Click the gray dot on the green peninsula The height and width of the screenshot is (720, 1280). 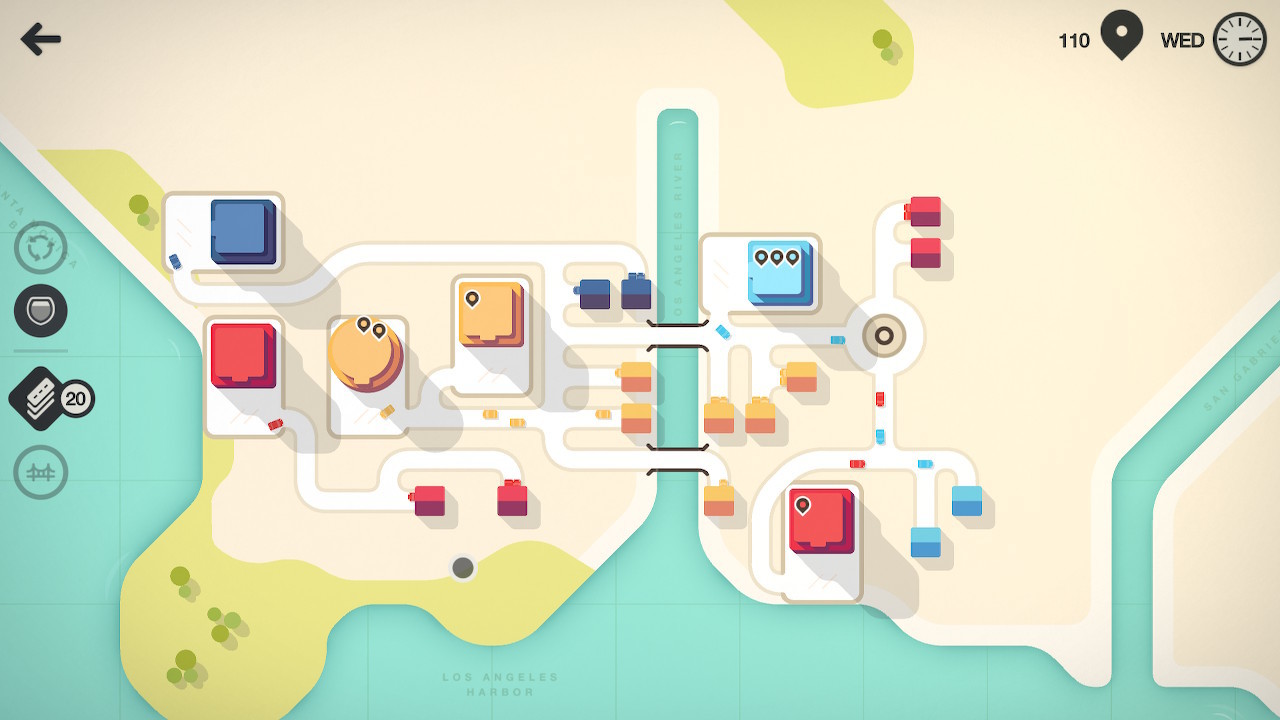[x=463, y=569]
